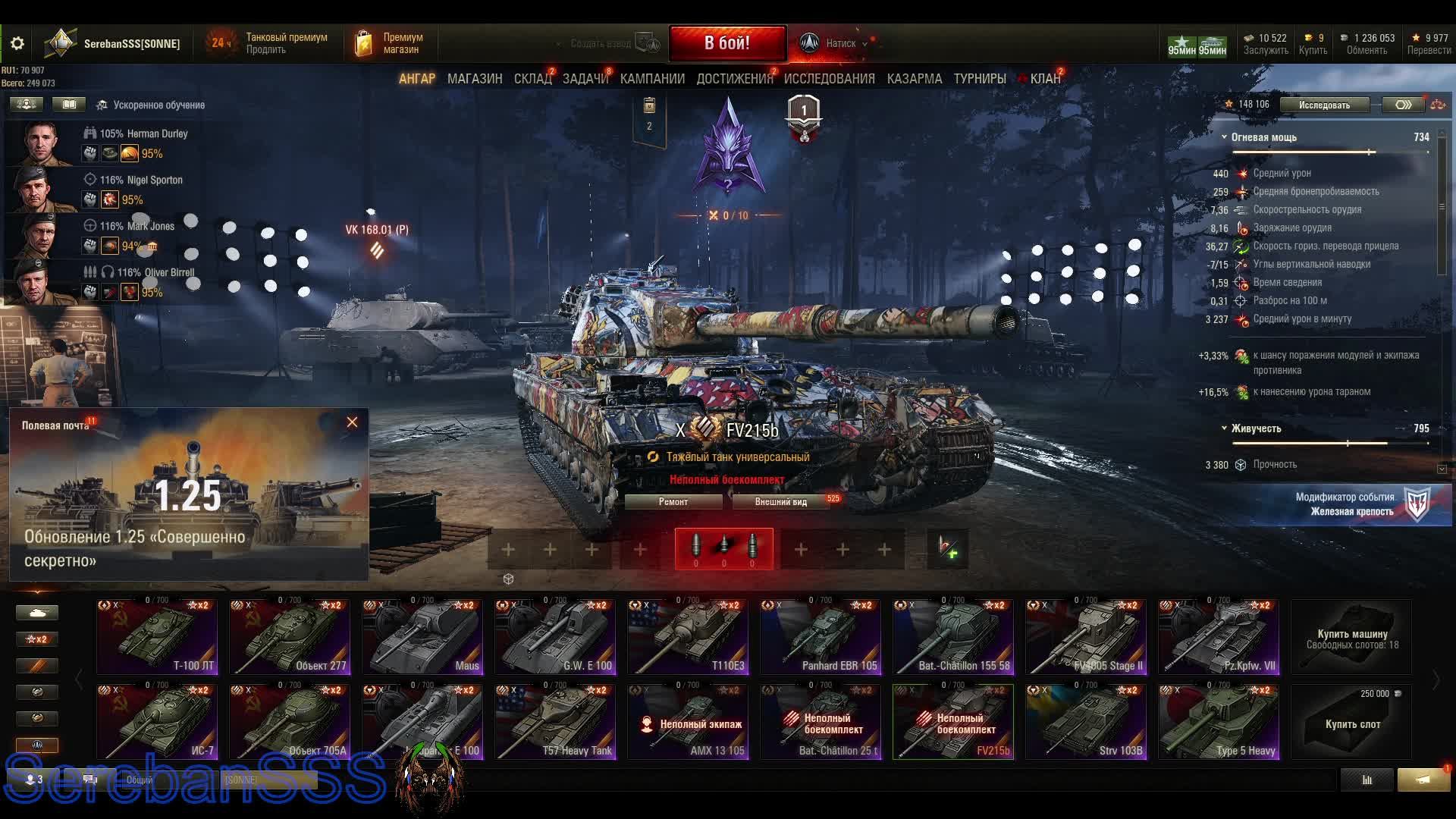The width and height of the screenshot is (1456, 819).
Task: Open the Купить машину tile
Action: tap(1351, 637)
